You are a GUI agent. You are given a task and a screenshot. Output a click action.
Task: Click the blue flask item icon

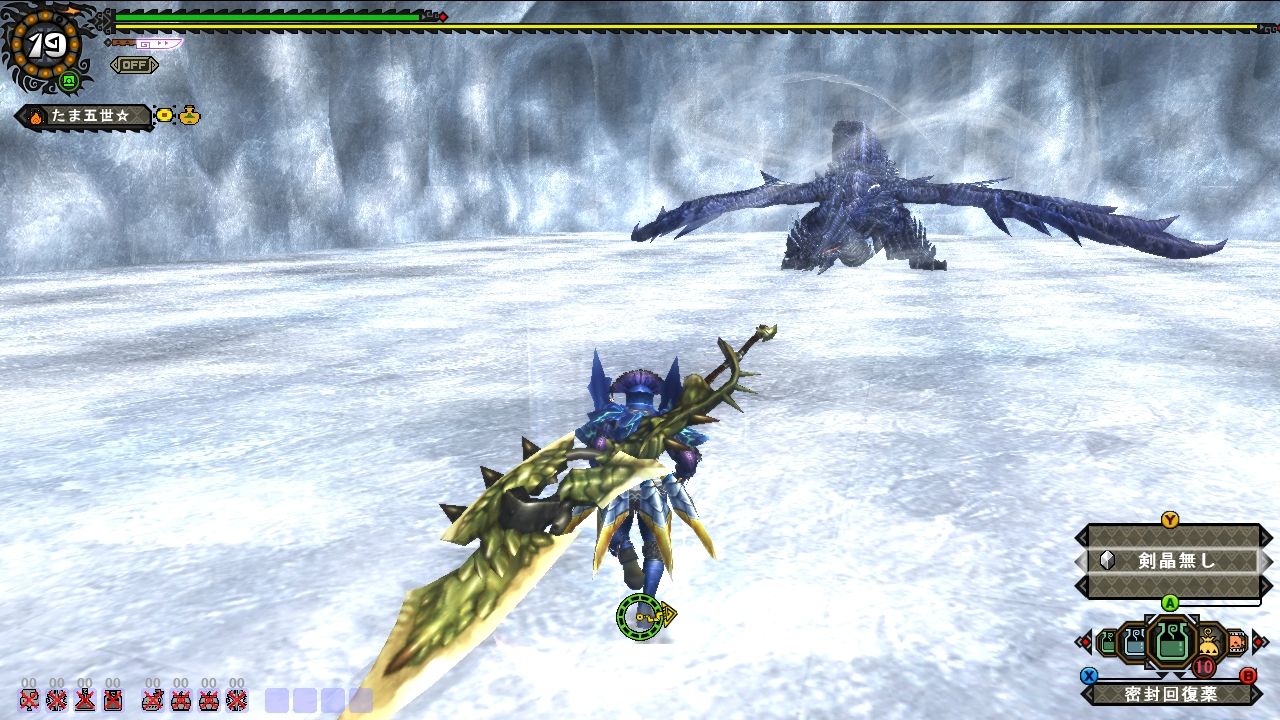(1135, 640)
